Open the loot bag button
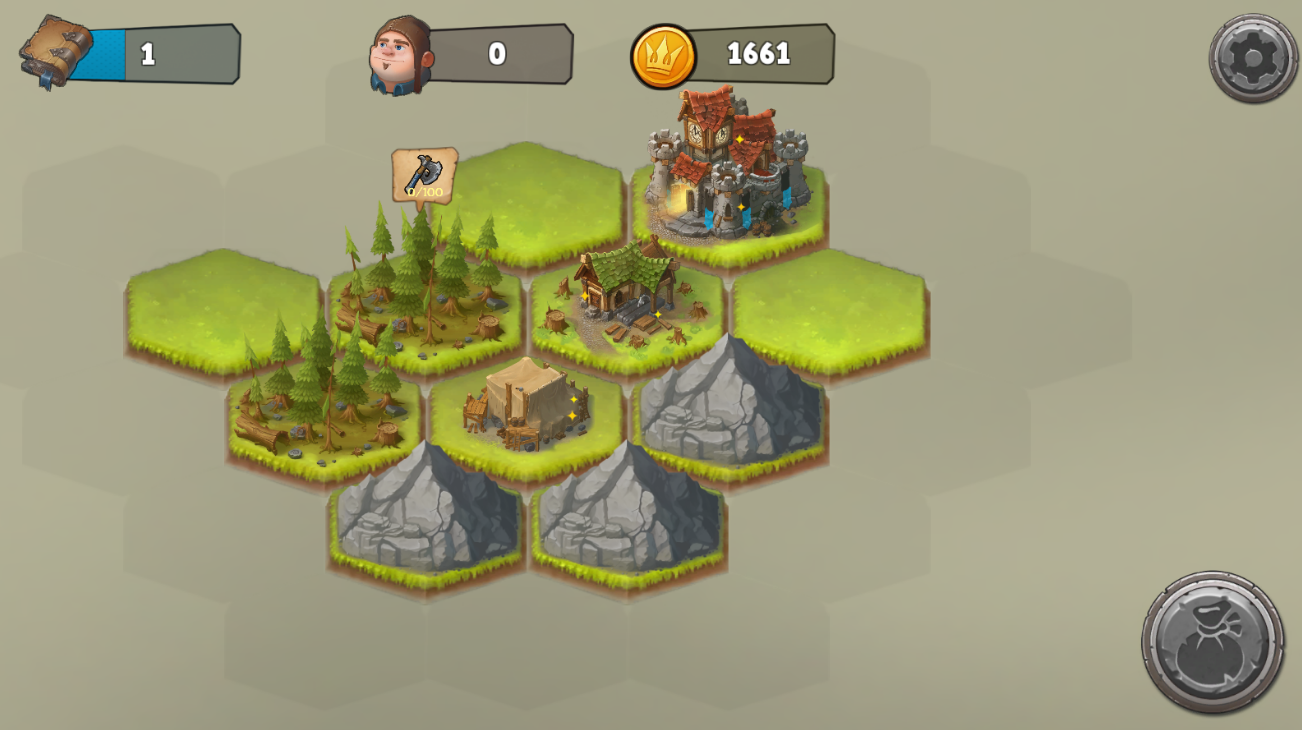The height and width of the screenshot is (730, 1302). [x=1213, y=642]
